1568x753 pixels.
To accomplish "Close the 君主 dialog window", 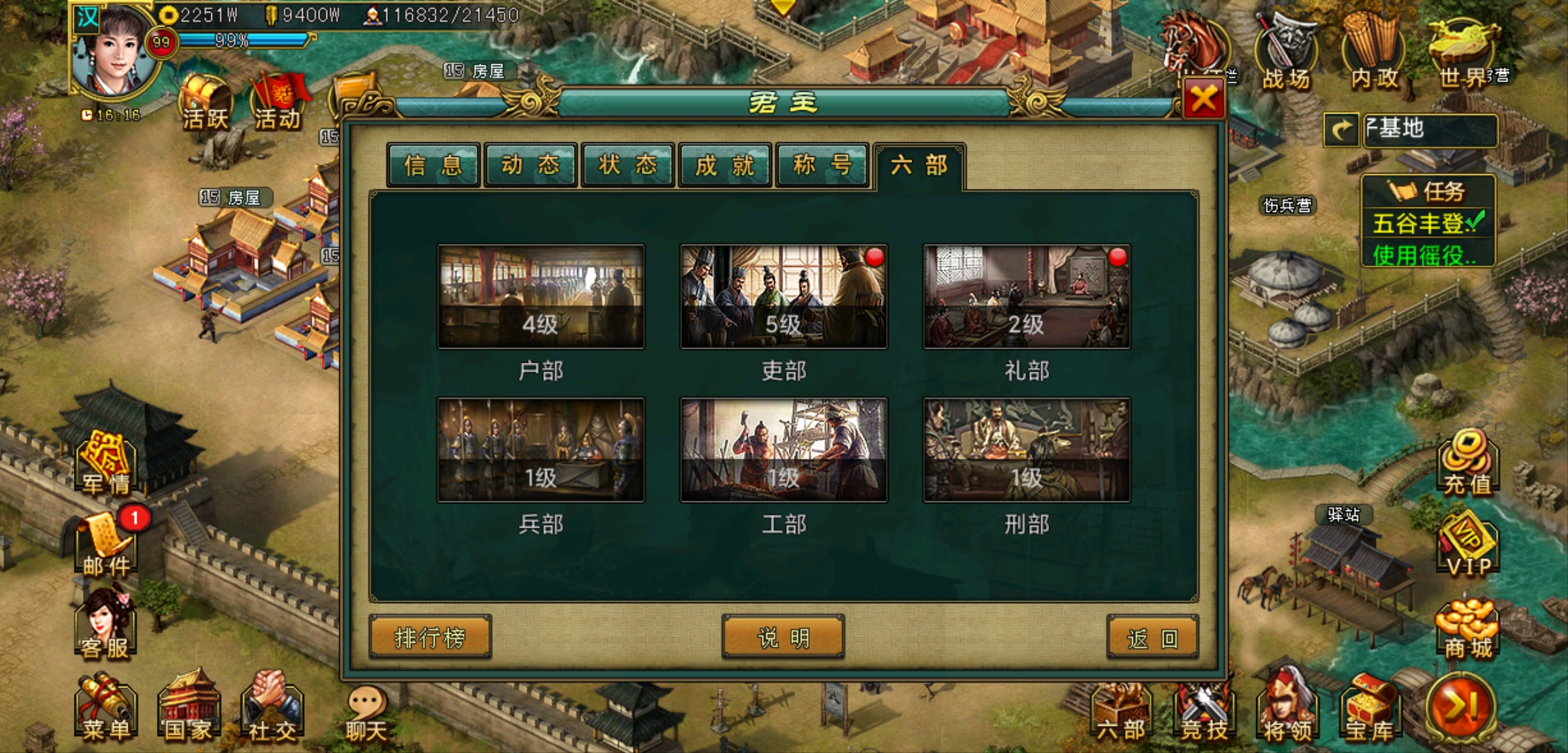I will click(x=1203, y=100).
